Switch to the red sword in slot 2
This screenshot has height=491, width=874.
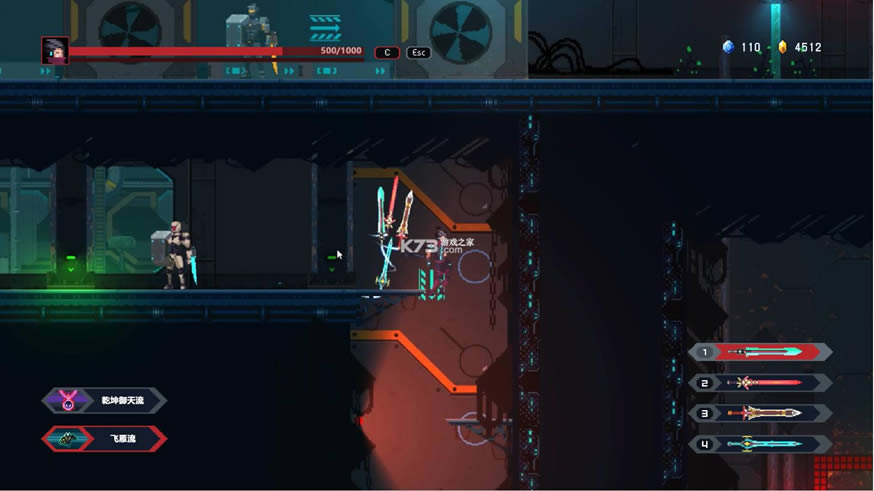pyautogui.click(x=761, y=383)
